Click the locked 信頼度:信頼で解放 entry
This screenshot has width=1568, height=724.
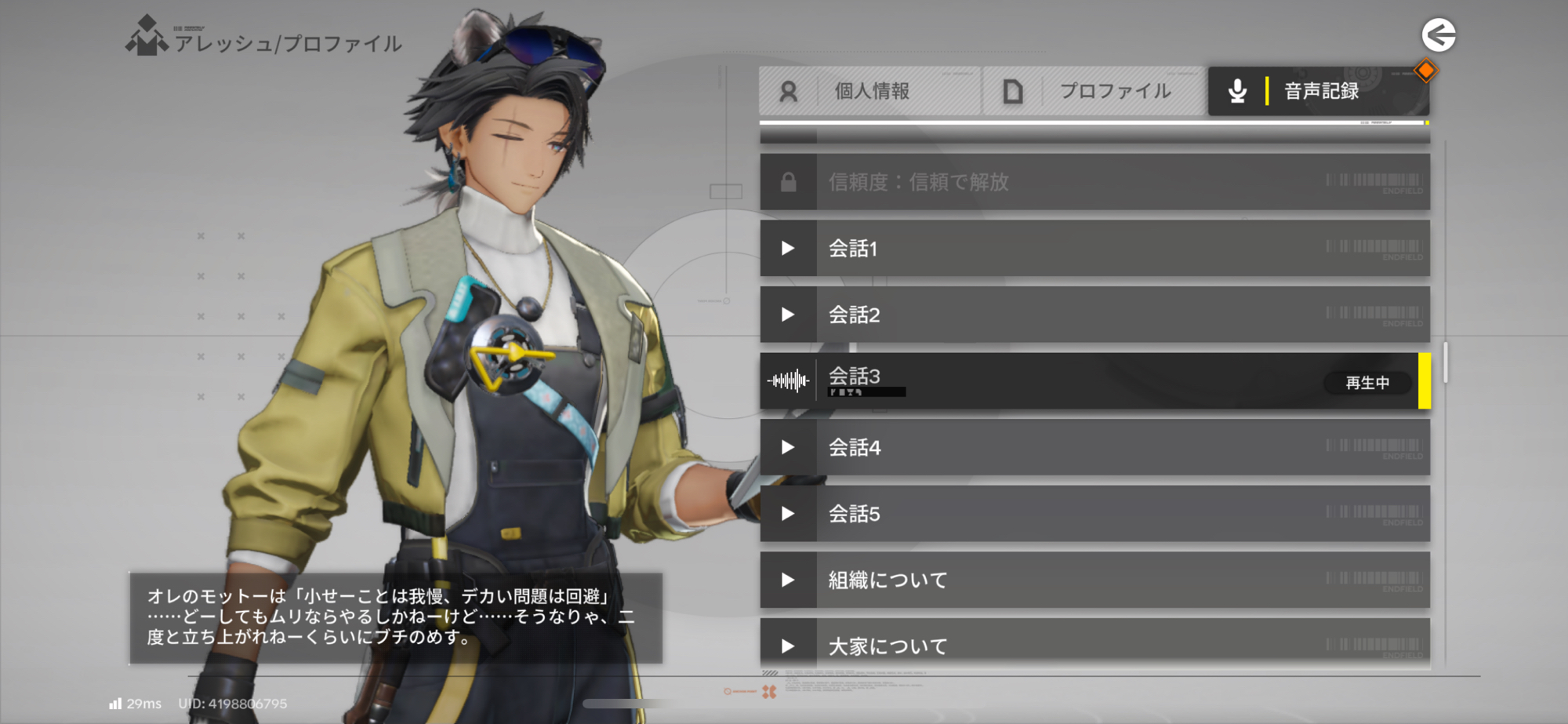coord(1094,182)
